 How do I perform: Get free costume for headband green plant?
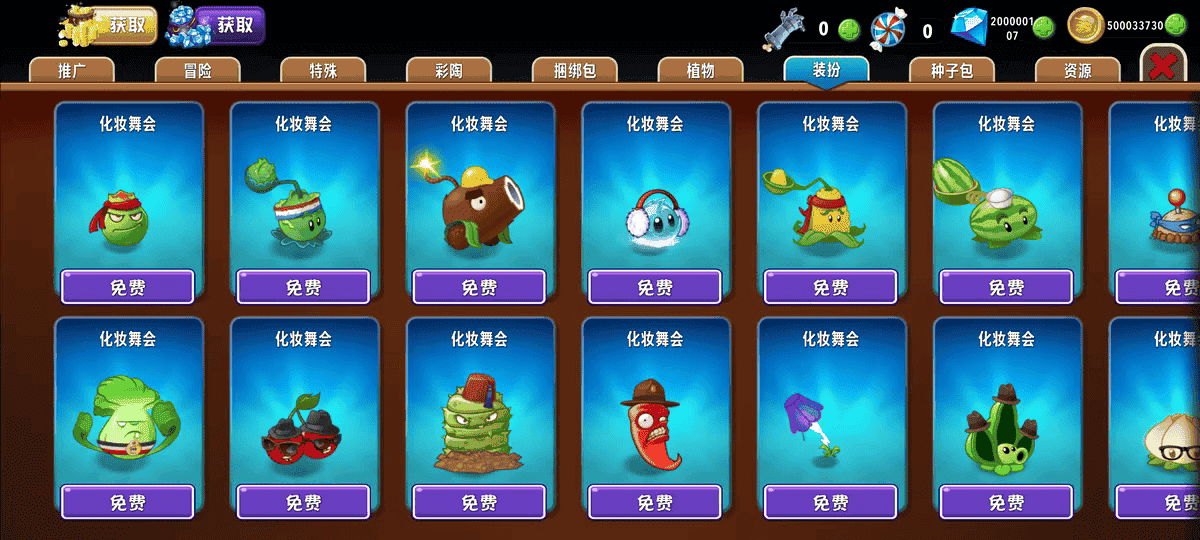click(127, 287)
